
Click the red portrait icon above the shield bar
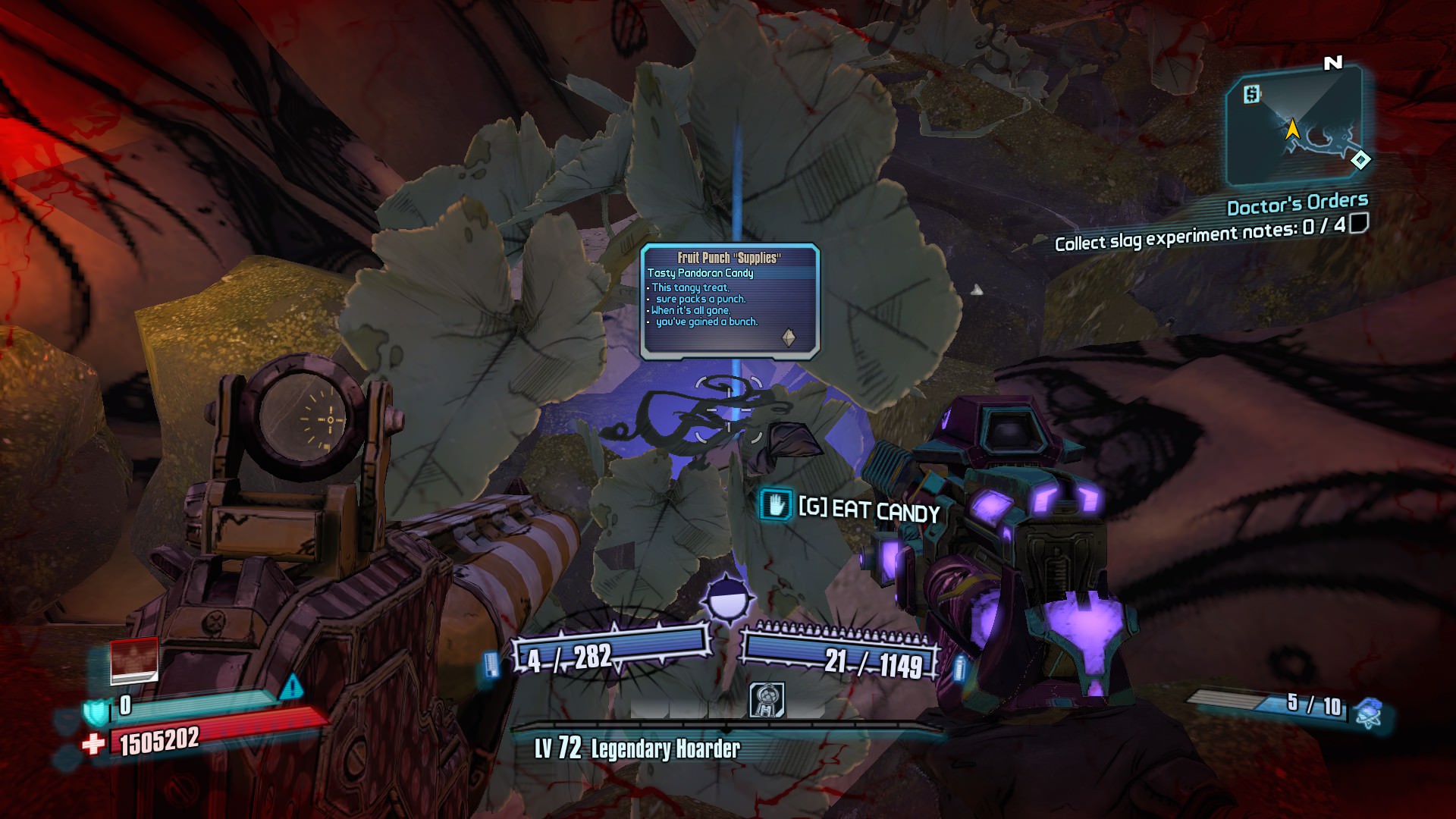point(134,658)
